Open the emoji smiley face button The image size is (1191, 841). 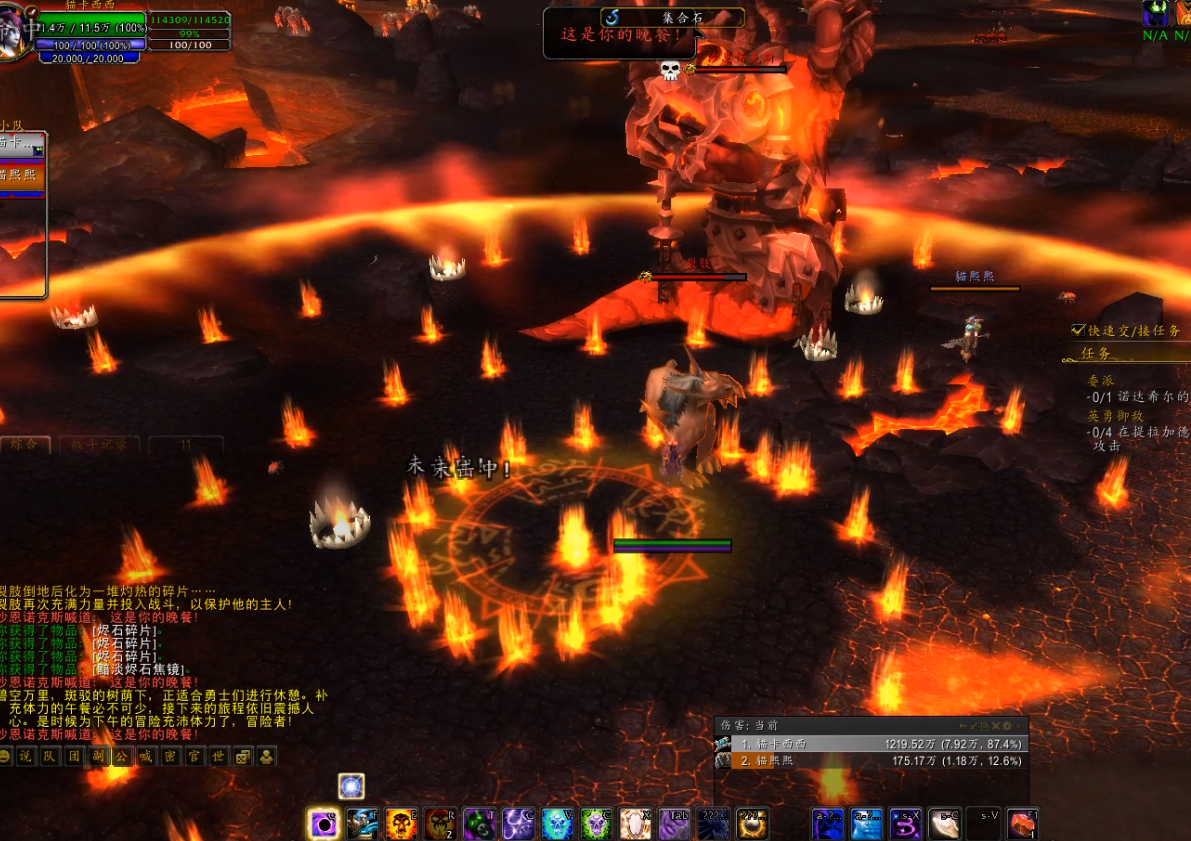coord(5,757)
